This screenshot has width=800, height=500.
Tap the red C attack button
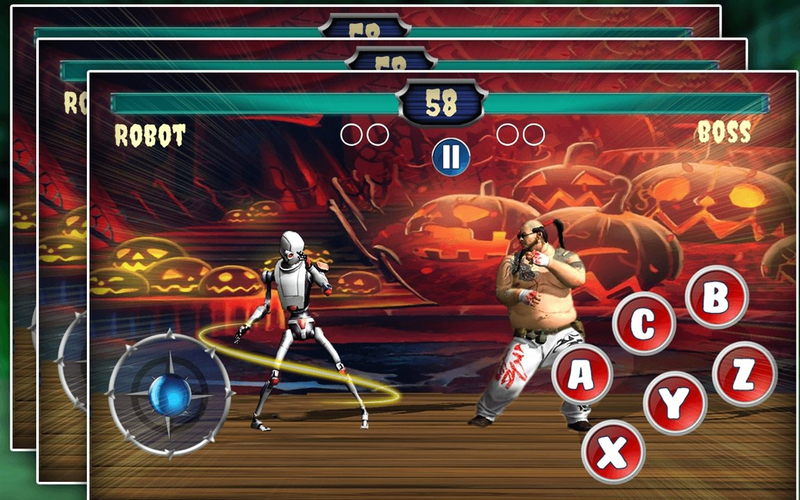pyautogui.click(x=643, y=324)
